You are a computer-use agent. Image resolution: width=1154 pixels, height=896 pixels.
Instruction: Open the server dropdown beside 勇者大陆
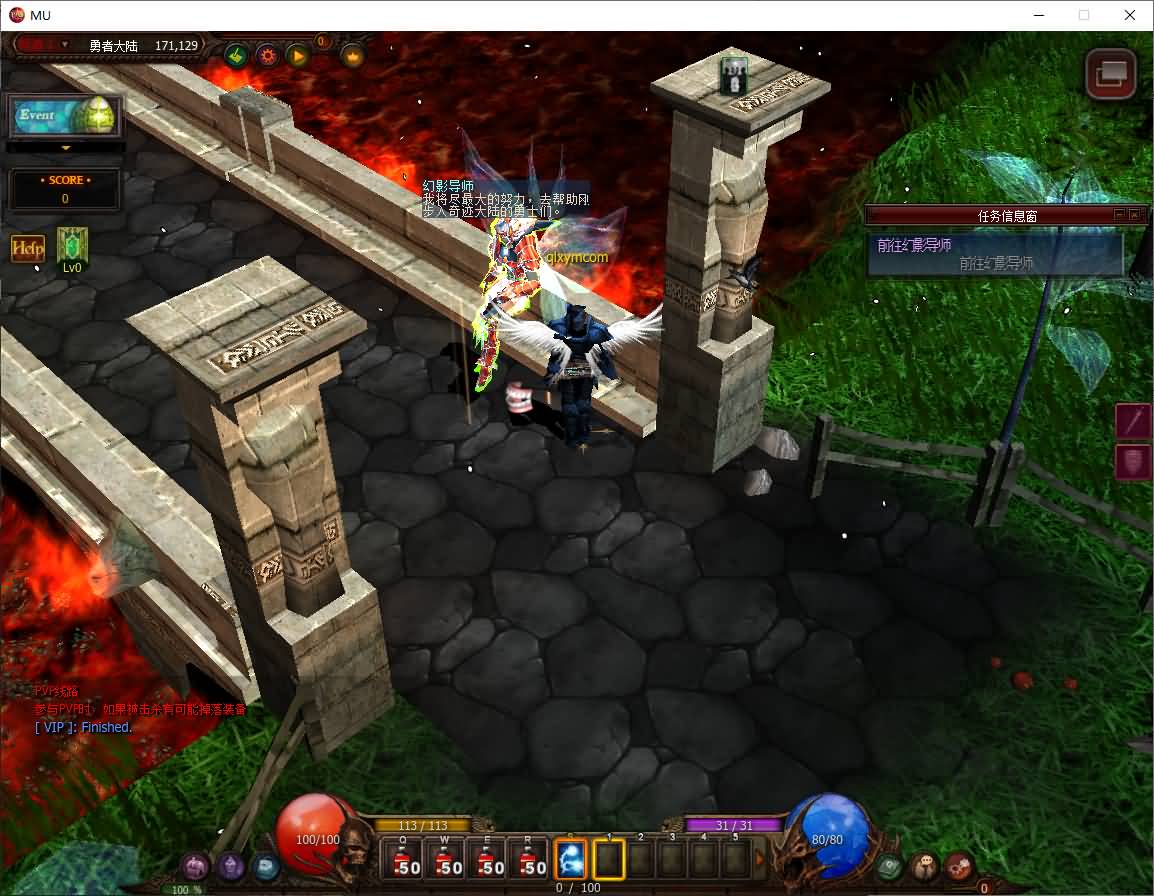[65, 45]
